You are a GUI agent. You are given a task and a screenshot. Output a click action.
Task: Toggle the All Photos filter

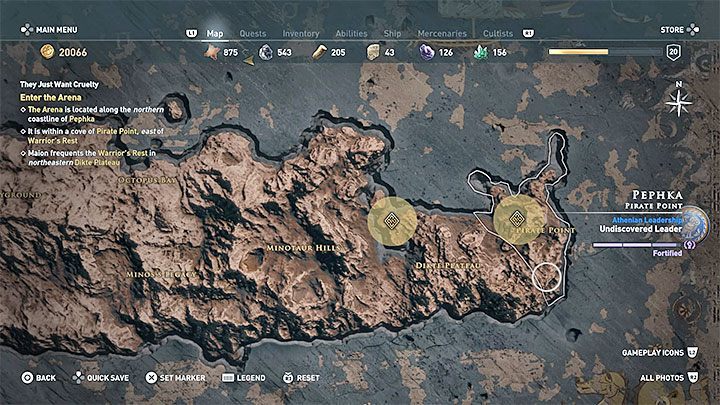(x=664, y=378)
